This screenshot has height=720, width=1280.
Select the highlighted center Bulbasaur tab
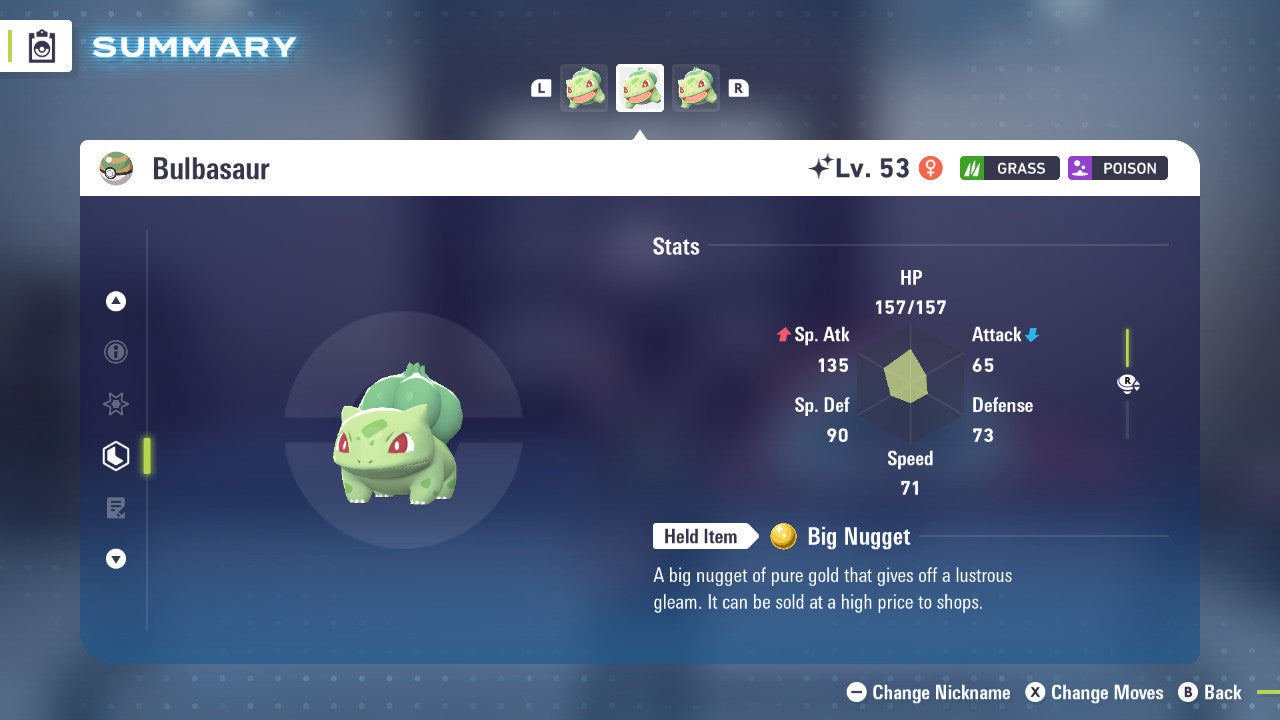(x=639, y=87)
